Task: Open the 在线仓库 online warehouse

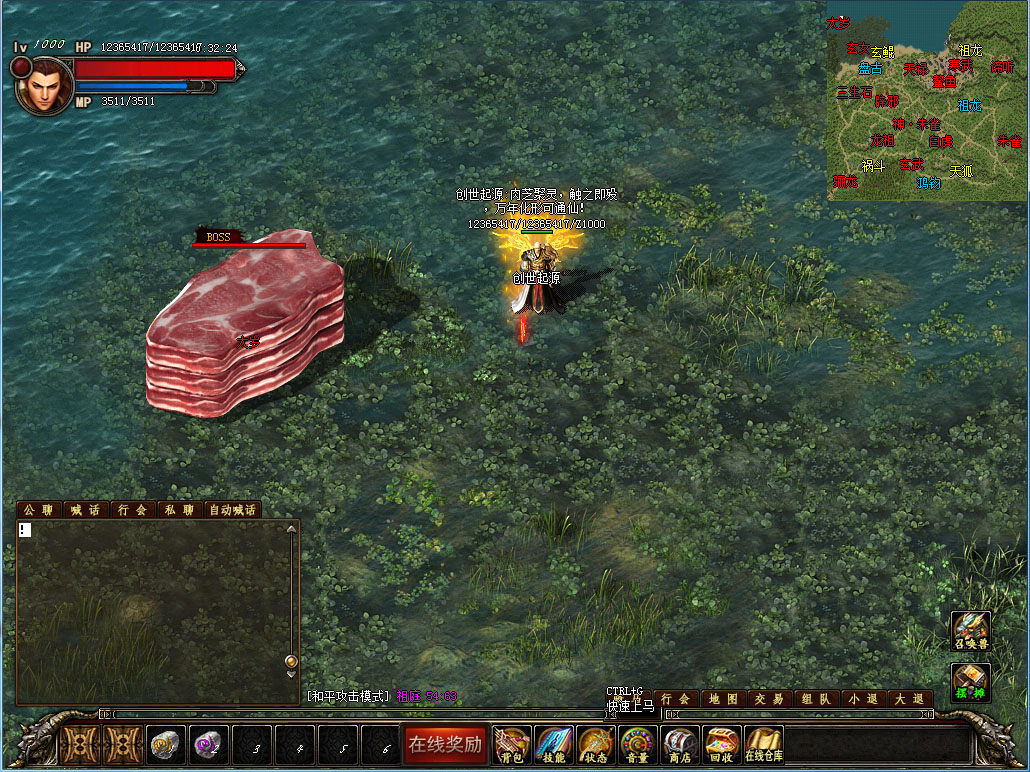Action: [x=764, y=744]
